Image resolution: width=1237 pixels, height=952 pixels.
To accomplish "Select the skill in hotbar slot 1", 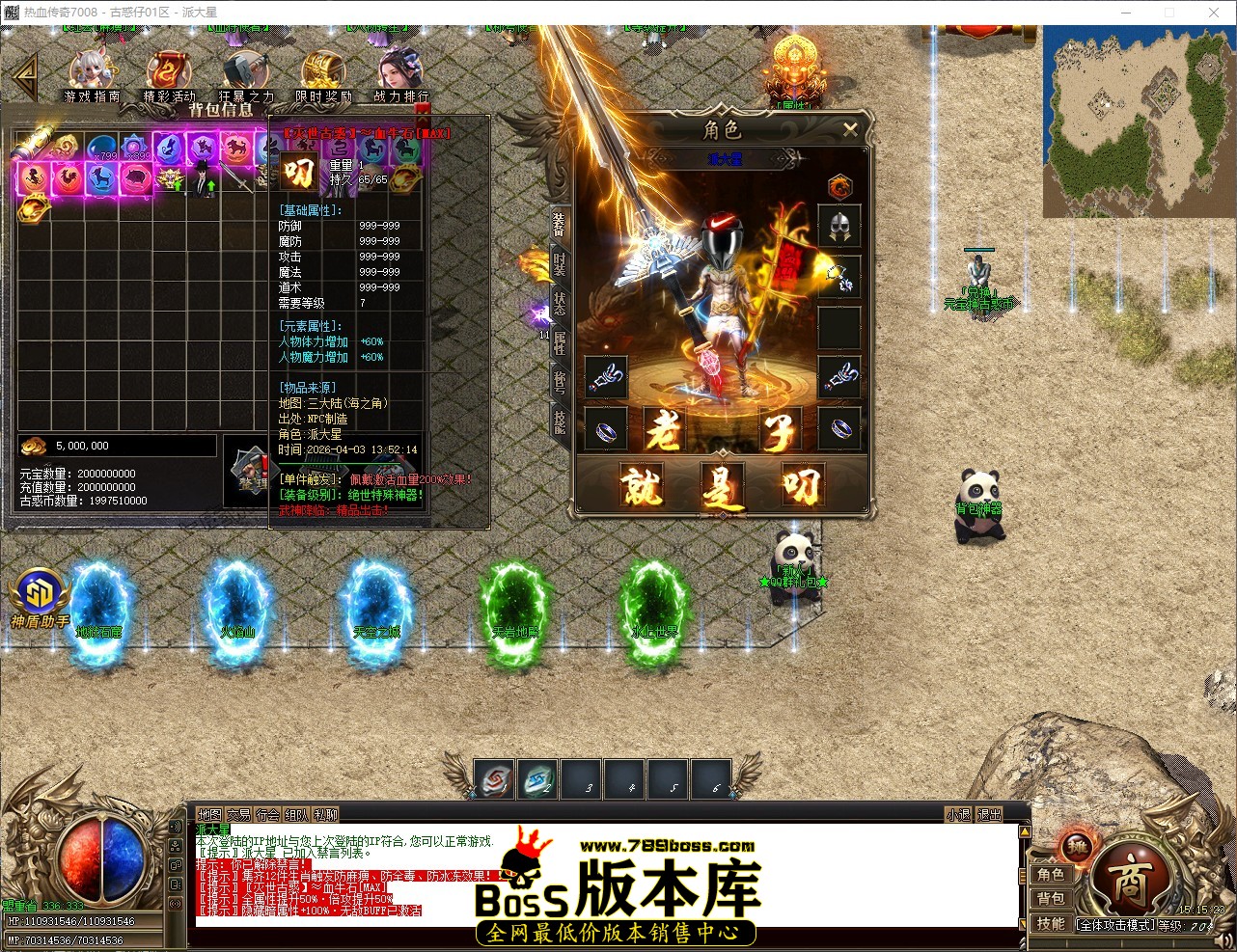I will click(494, 780).
